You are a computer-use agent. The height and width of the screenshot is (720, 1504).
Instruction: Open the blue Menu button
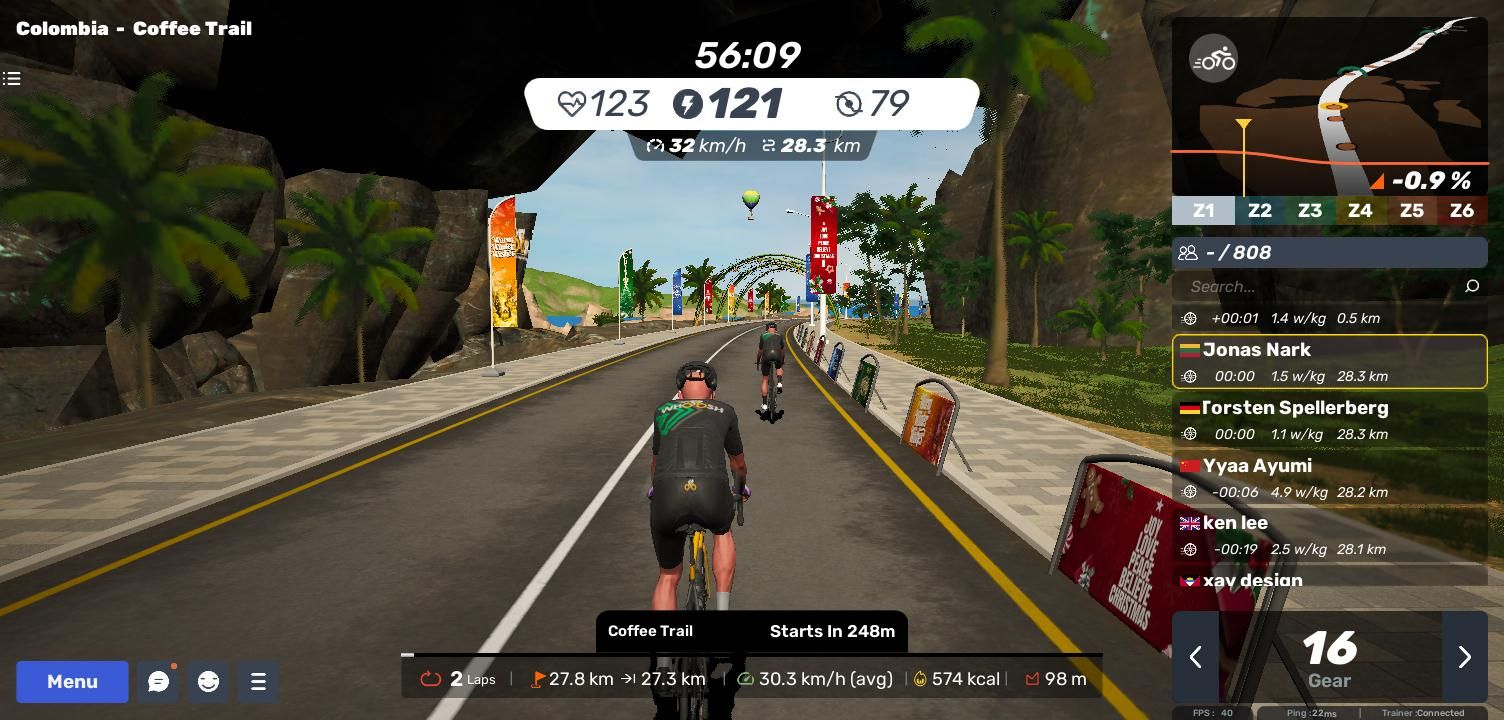coord(72,682)
